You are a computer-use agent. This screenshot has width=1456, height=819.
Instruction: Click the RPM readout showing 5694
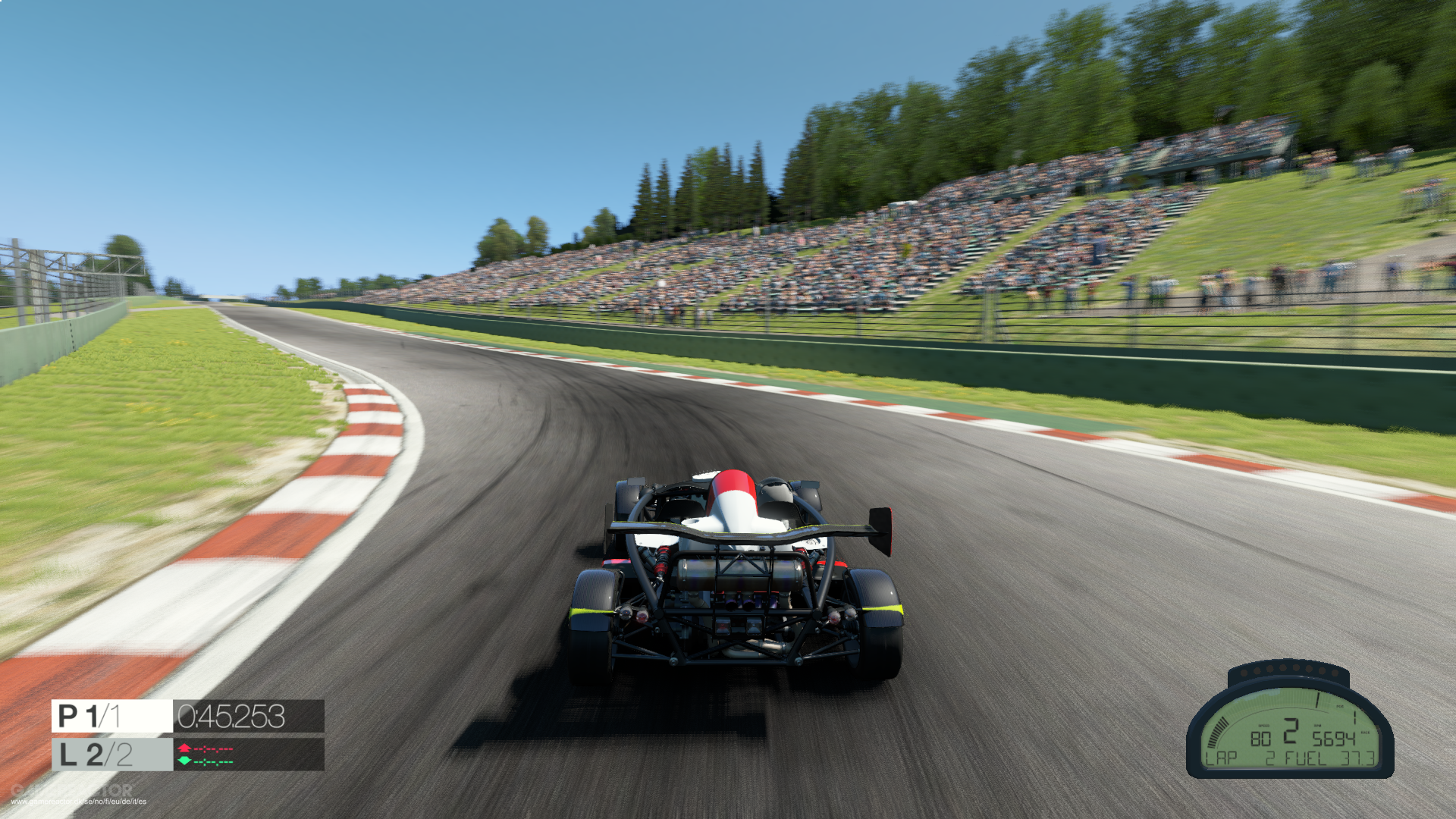[x=1335, y=739]
